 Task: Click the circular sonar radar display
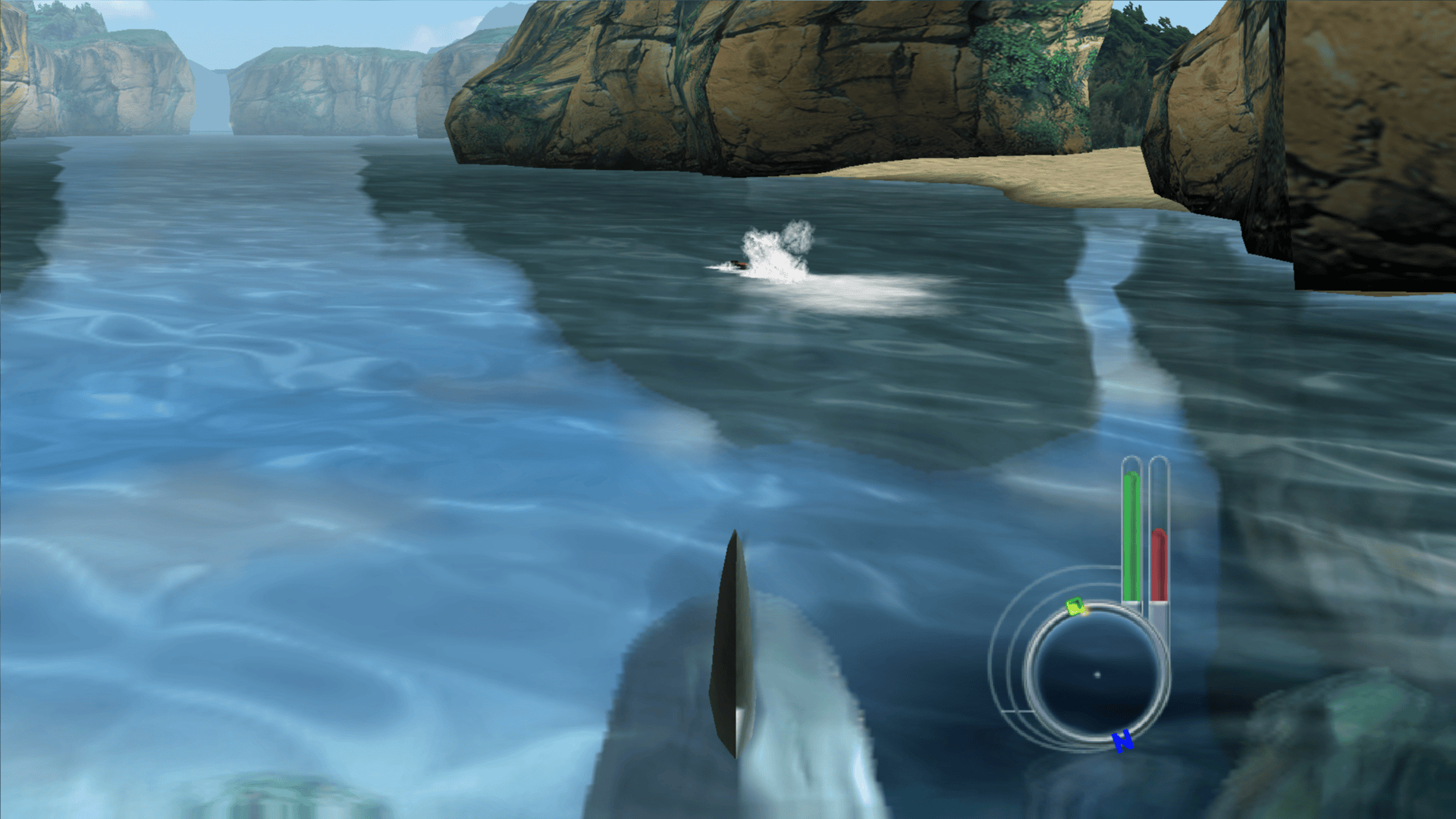coord(1096,674)
